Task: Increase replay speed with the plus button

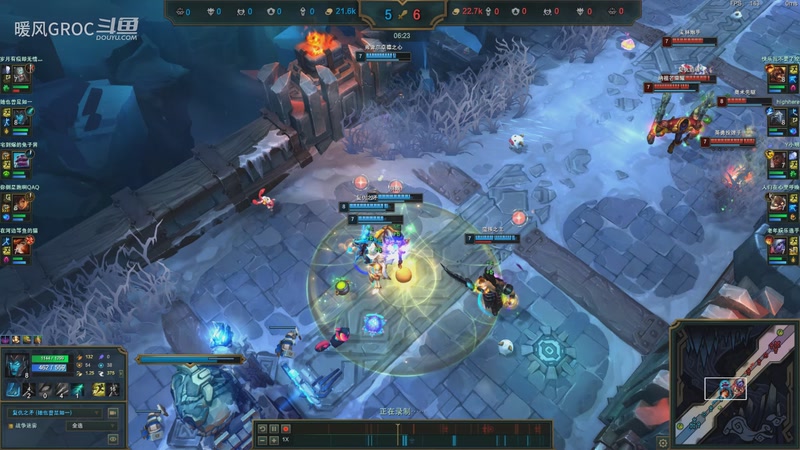Action: pos(274,439)
